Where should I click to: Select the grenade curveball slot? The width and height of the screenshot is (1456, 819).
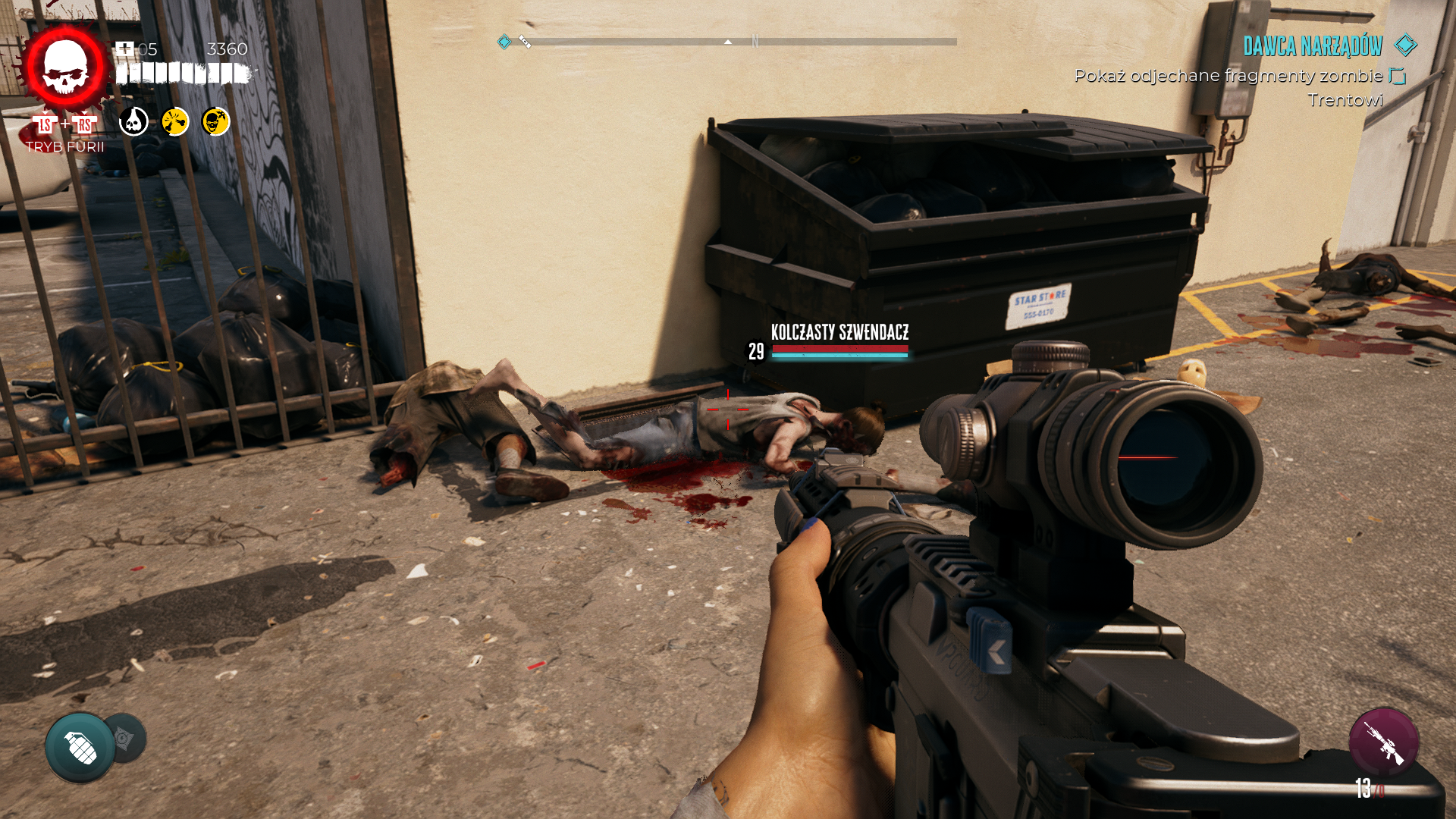coord(80,747)
